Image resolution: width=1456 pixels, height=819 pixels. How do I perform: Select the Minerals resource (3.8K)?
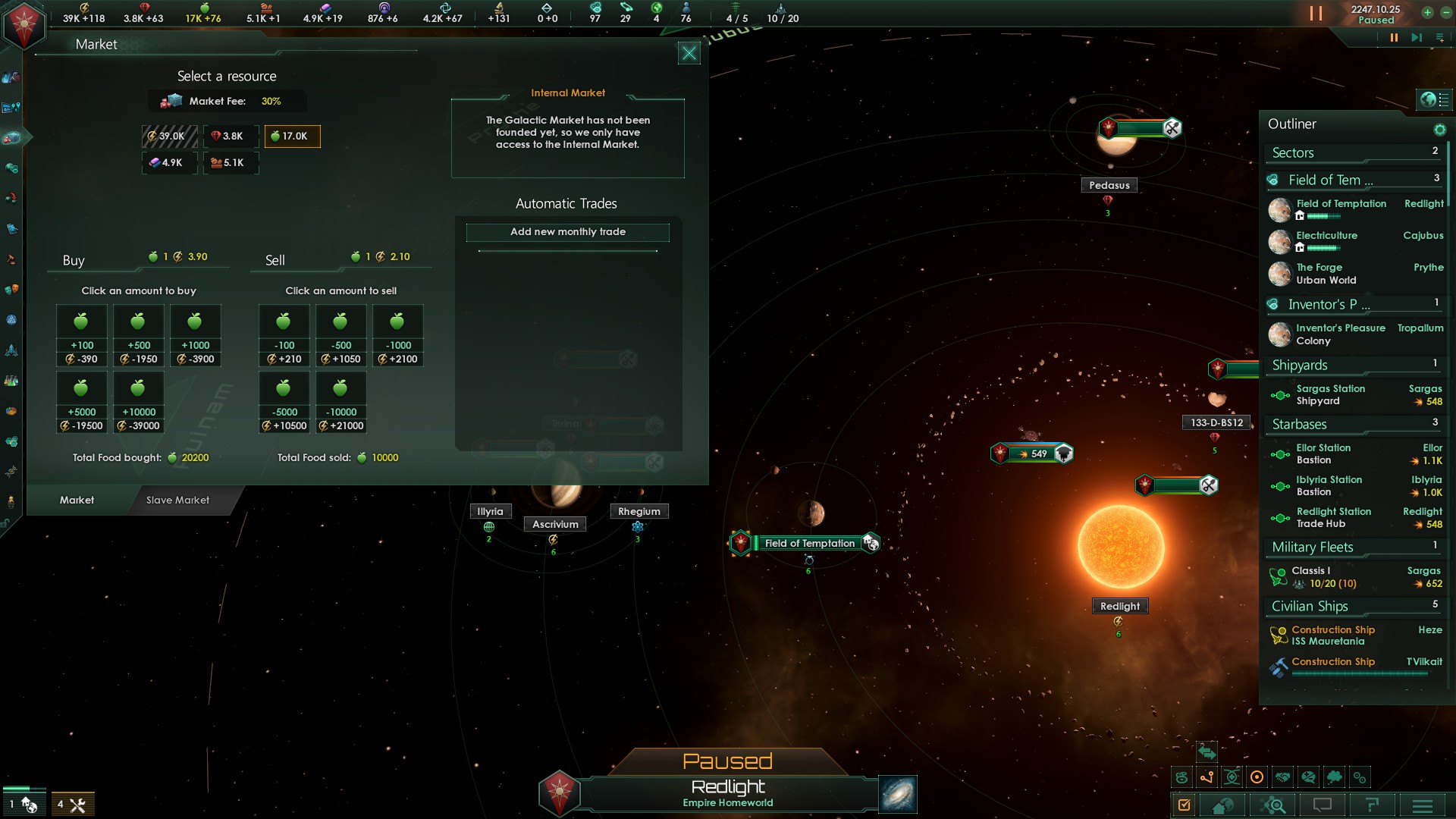(x=231, y=136)
